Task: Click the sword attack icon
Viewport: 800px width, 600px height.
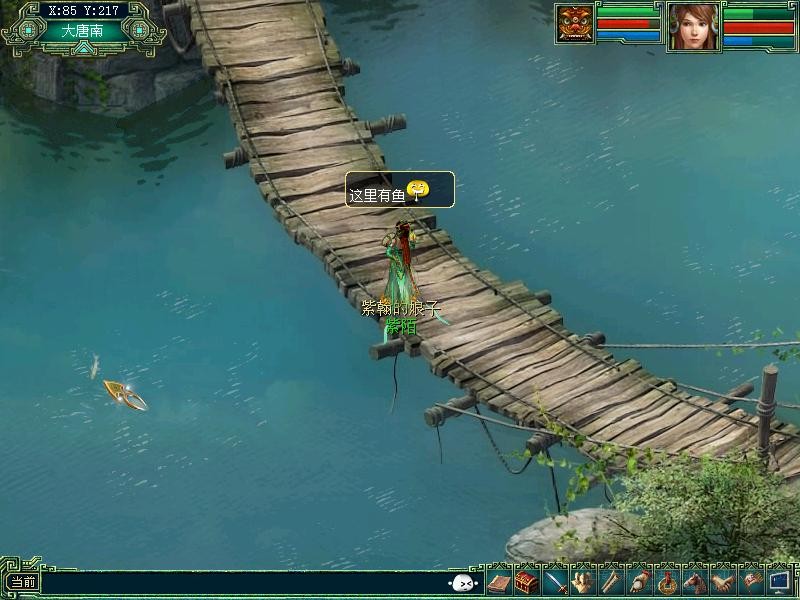Action: click(555, 581)
